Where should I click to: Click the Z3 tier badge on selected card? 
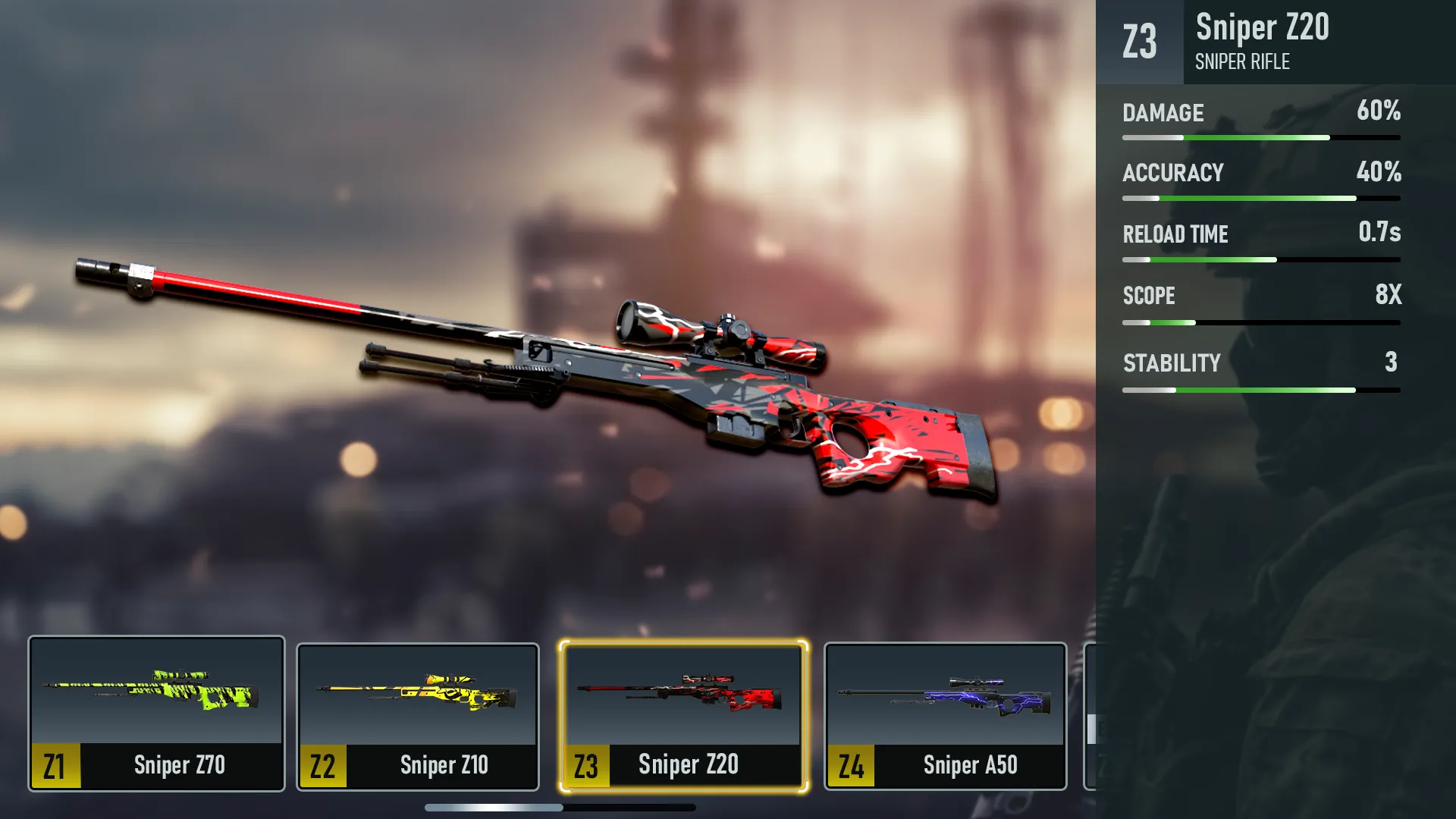click(585, 764)
